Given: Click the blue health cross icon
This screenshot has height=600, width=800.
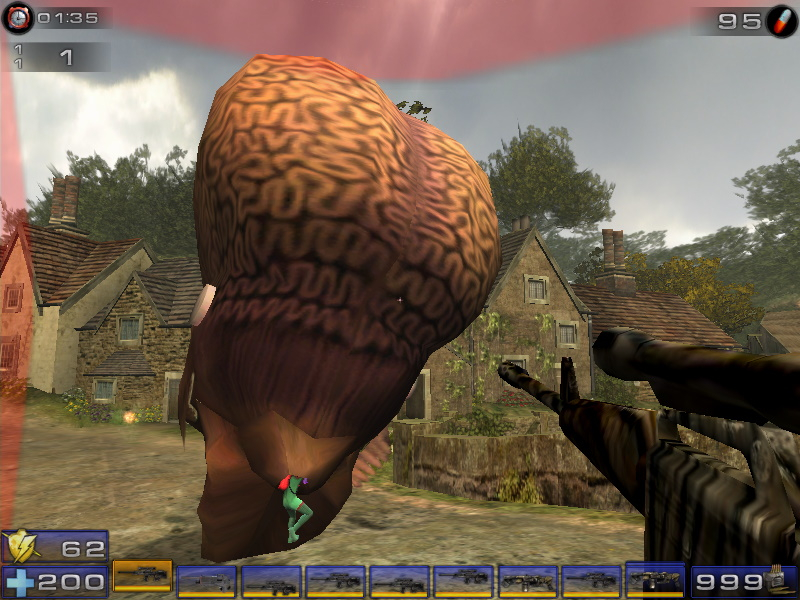Looking at the screenshot, I should [x=18, y=581].
